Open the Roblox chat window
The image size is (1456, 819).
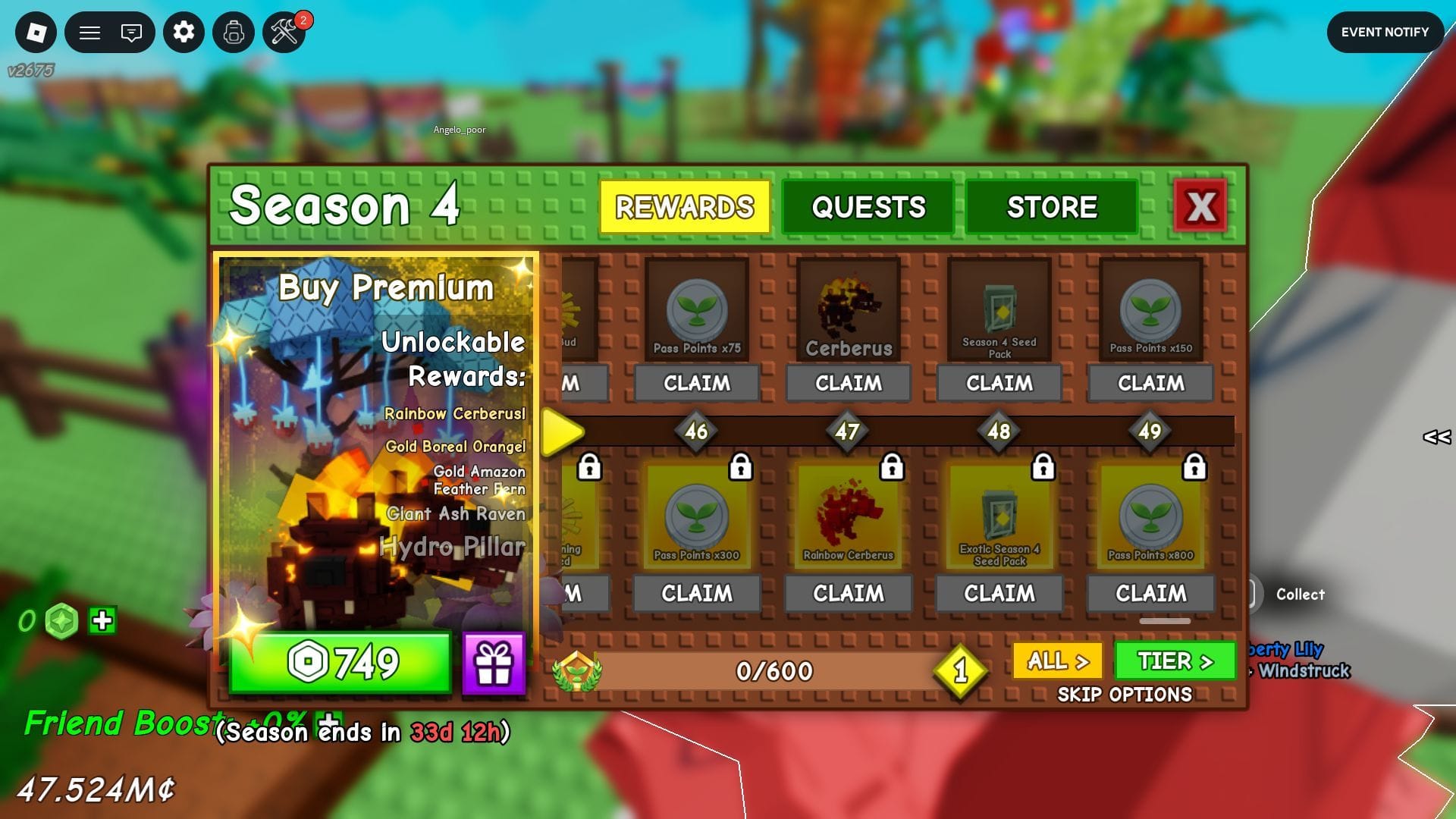131,33
